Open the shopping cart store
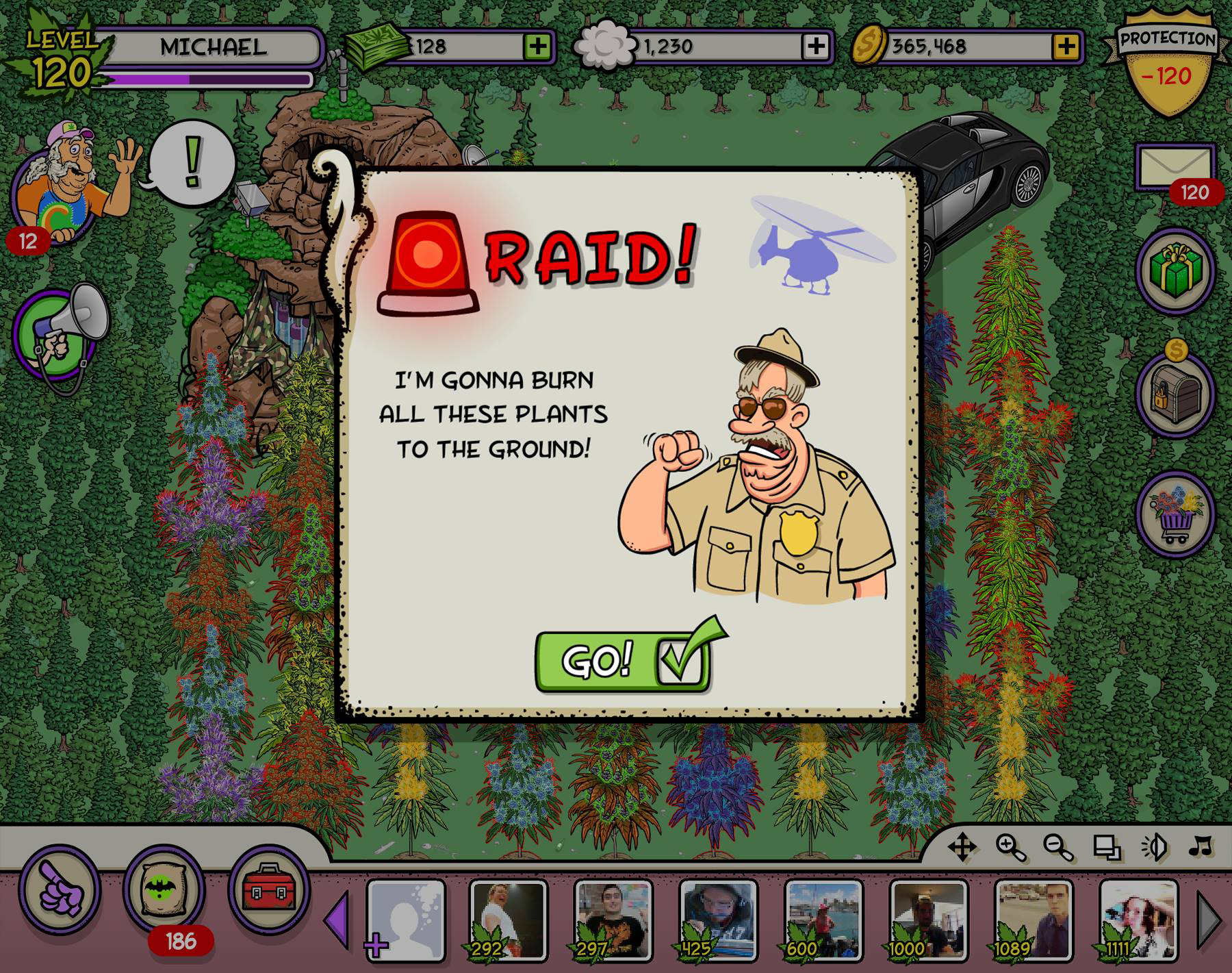This screenshot has height=973, width=1232. point(1175,514)
